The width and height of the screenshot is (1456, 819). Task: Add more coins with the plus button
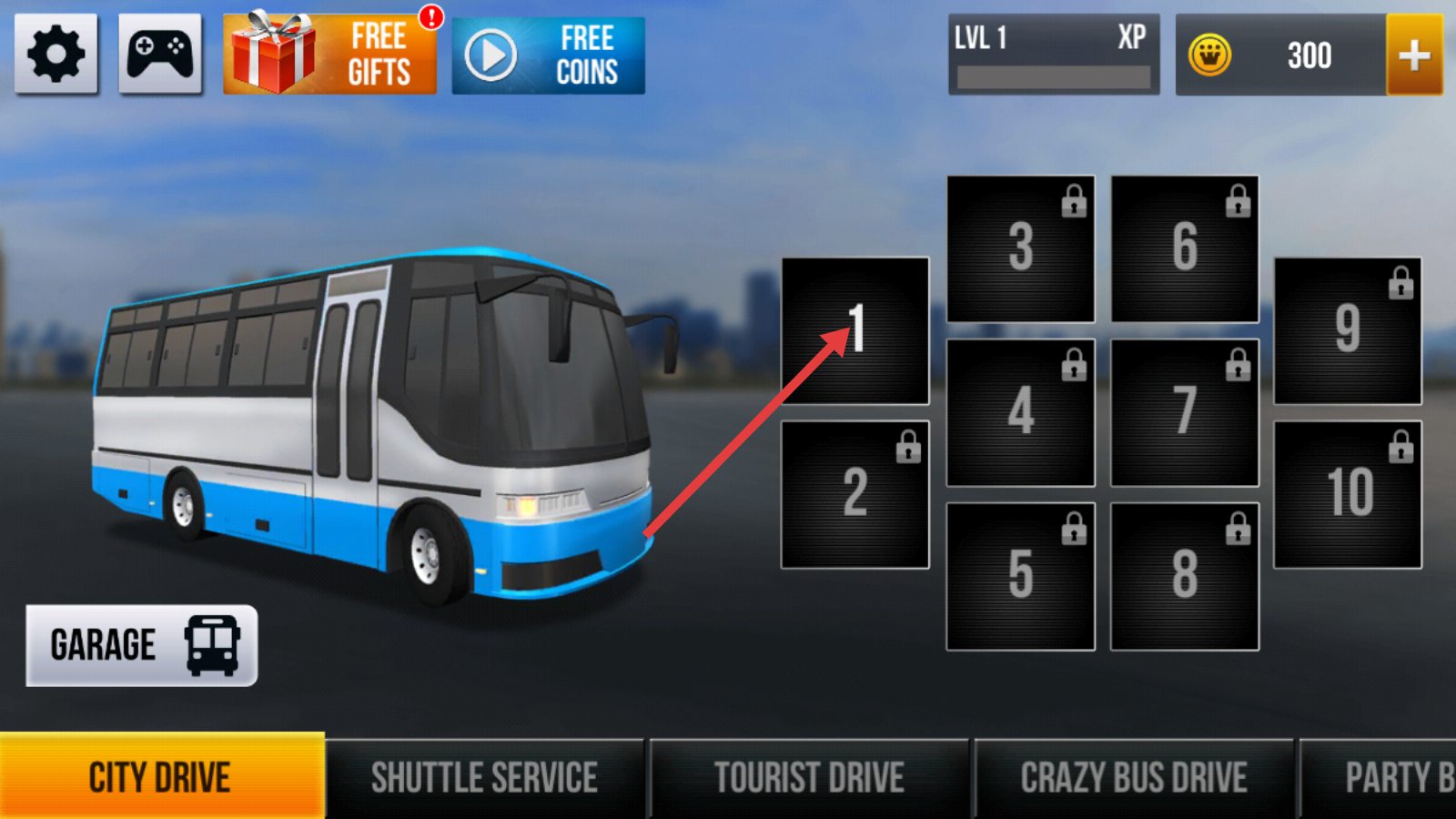[x=1413, y=56]
